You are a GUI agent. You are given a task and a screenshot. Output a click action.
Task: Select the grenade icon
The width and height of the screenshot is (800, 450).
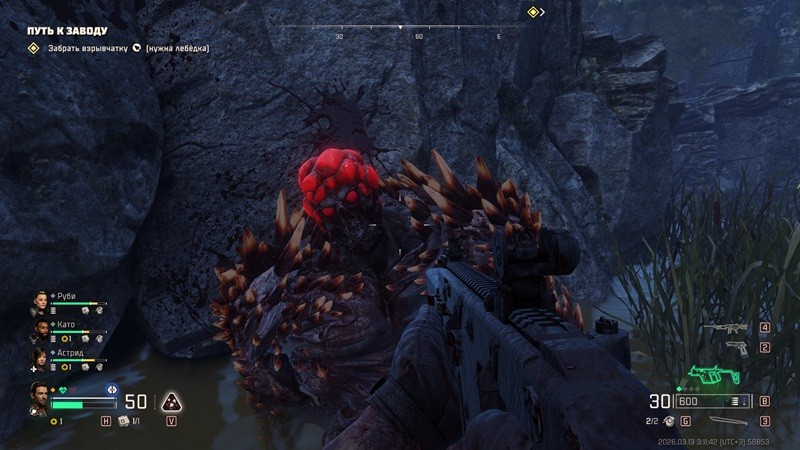(670, 421)
